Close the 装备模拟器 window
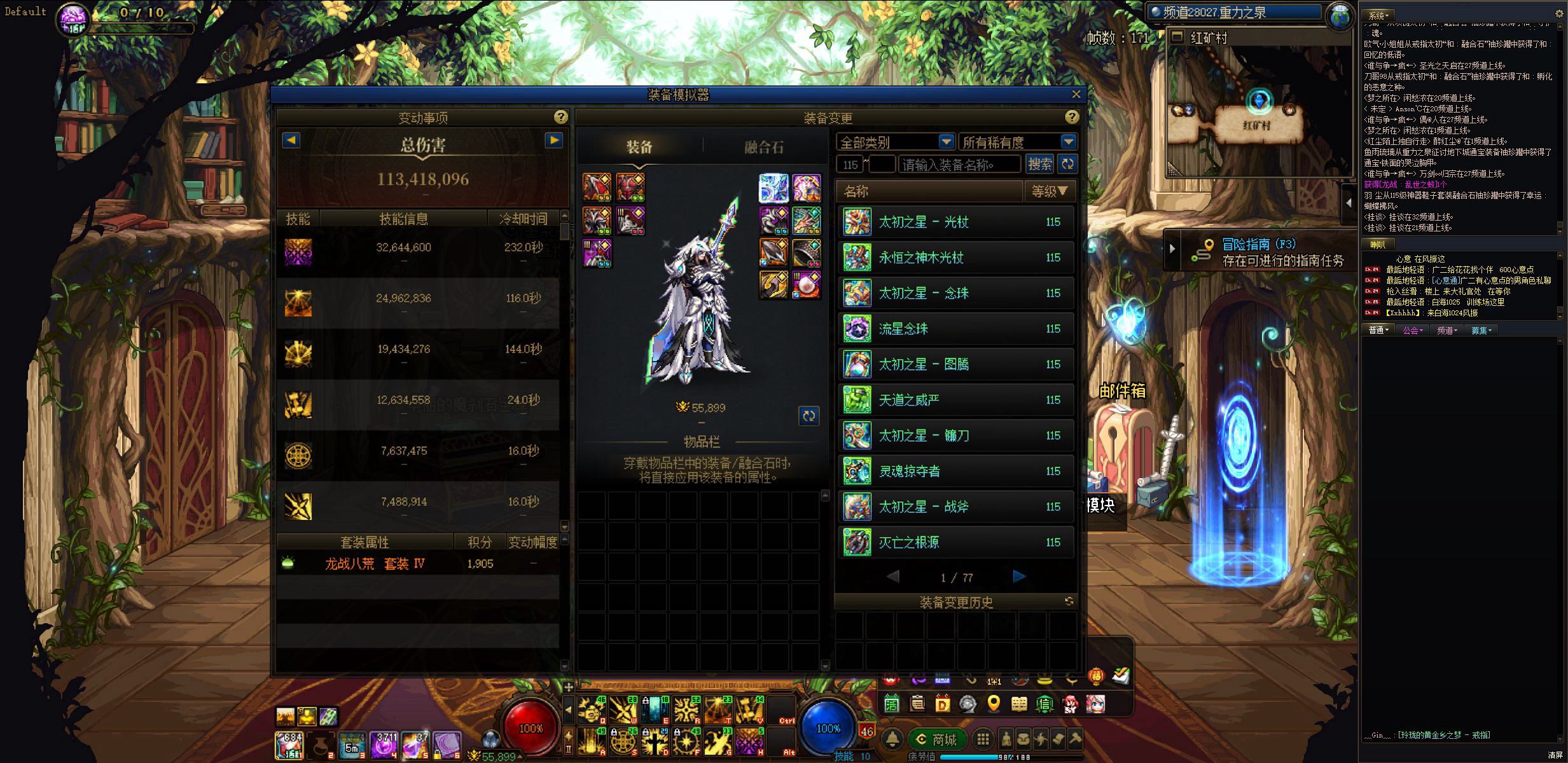1568x763 pixels. pos(1076,94)
